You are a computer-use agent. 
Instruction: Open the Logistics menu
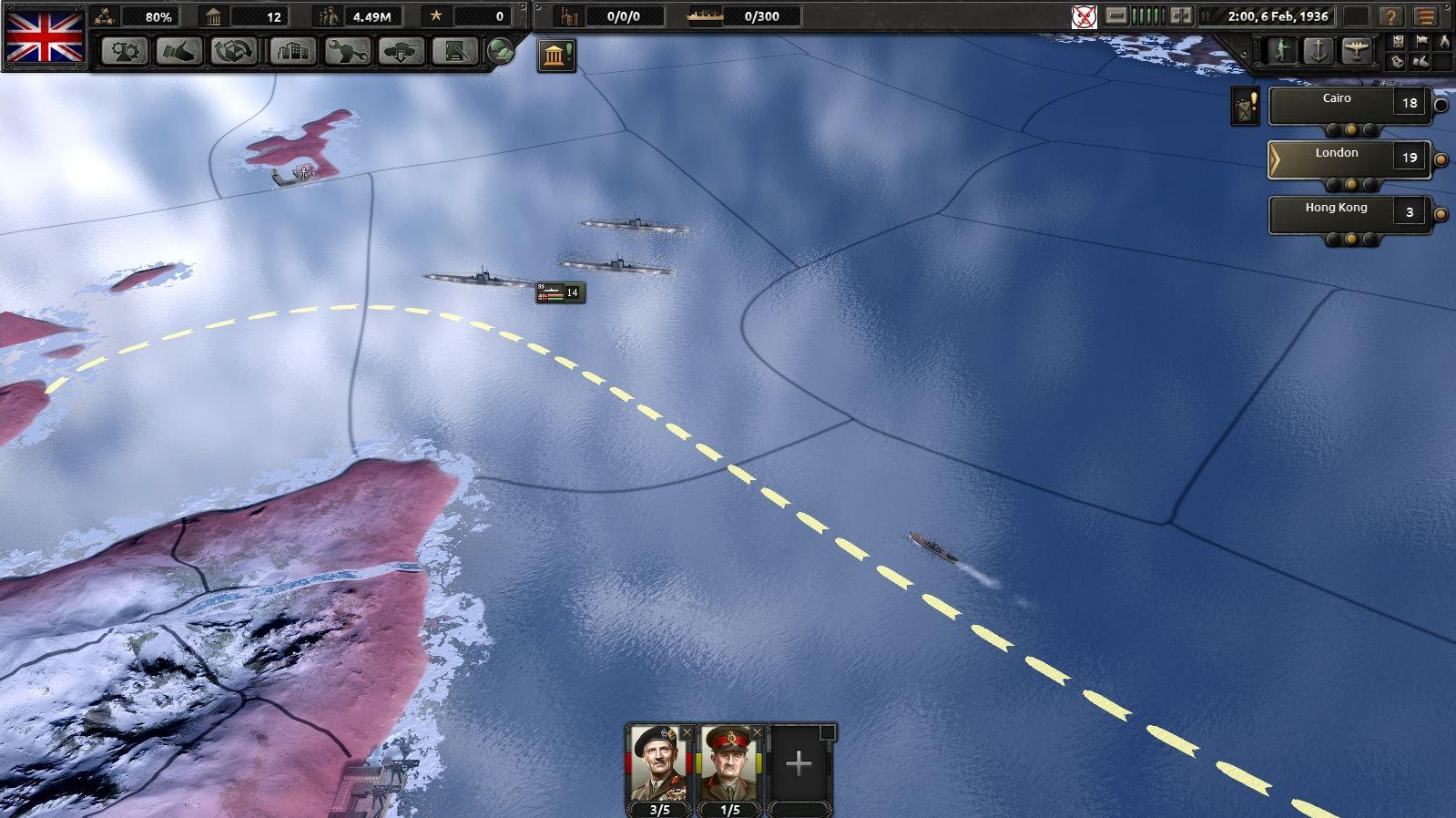point(455,51)
